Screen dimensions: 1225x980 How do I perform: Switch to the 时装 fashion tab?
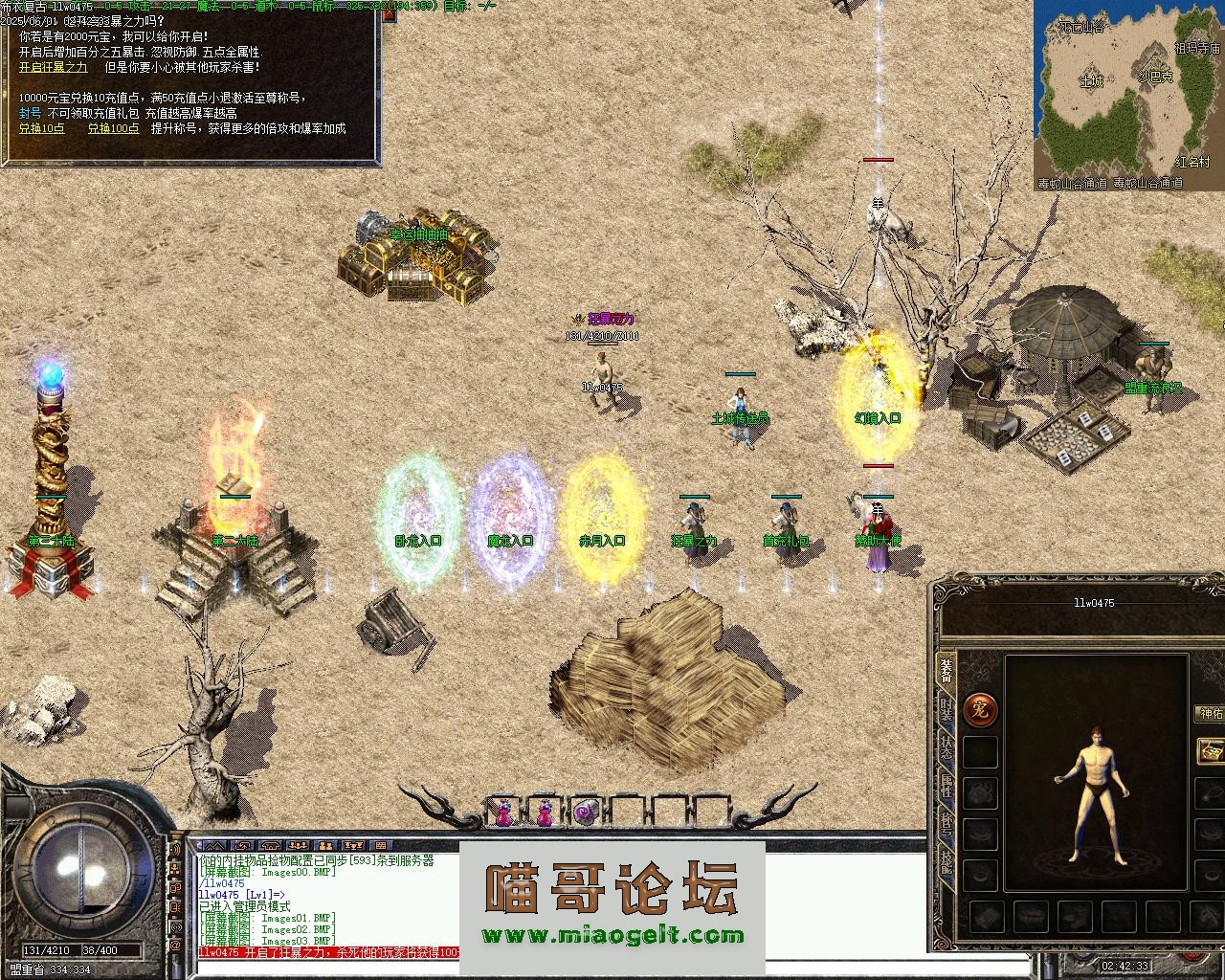(946, 709)
